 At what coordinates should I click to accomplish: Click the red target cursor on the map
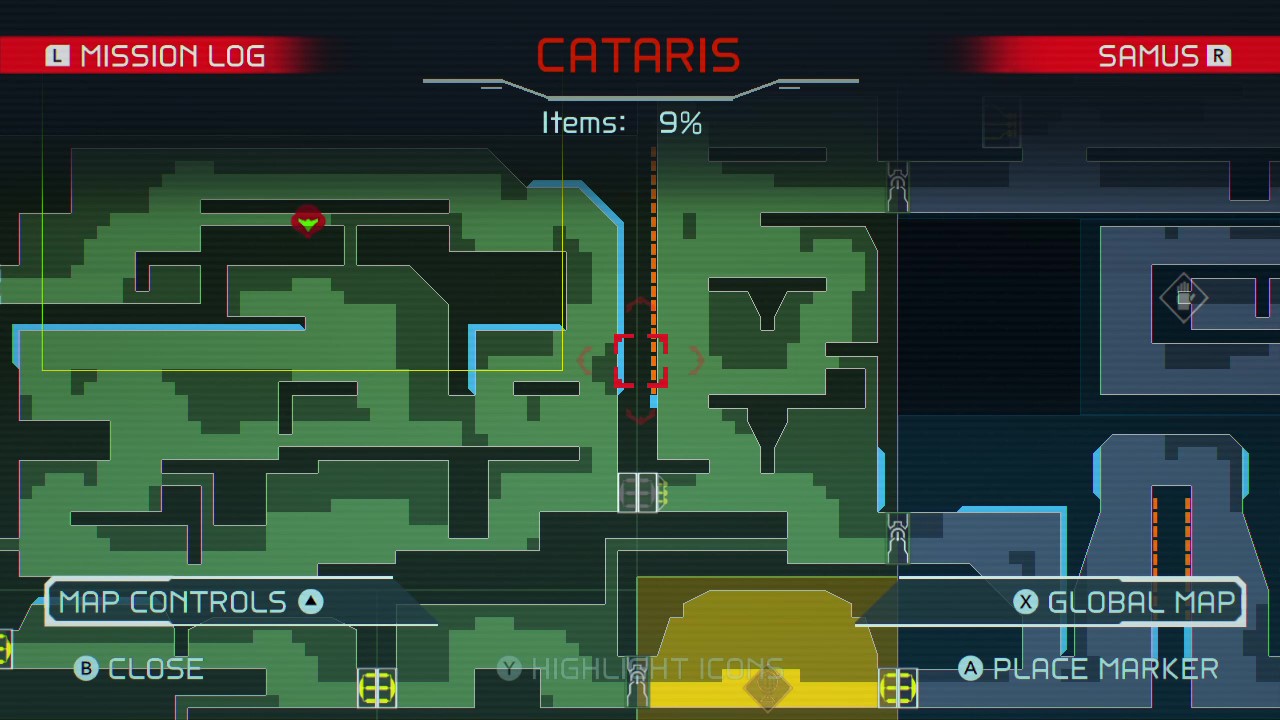[641, 362]
